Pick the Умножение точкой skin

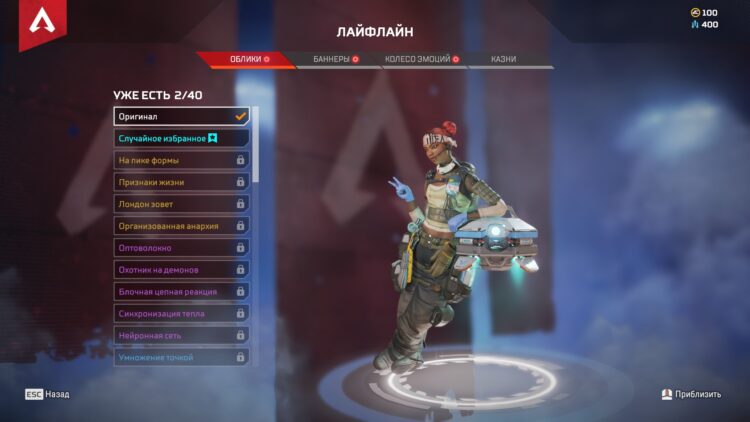click(x=181, y=357)
